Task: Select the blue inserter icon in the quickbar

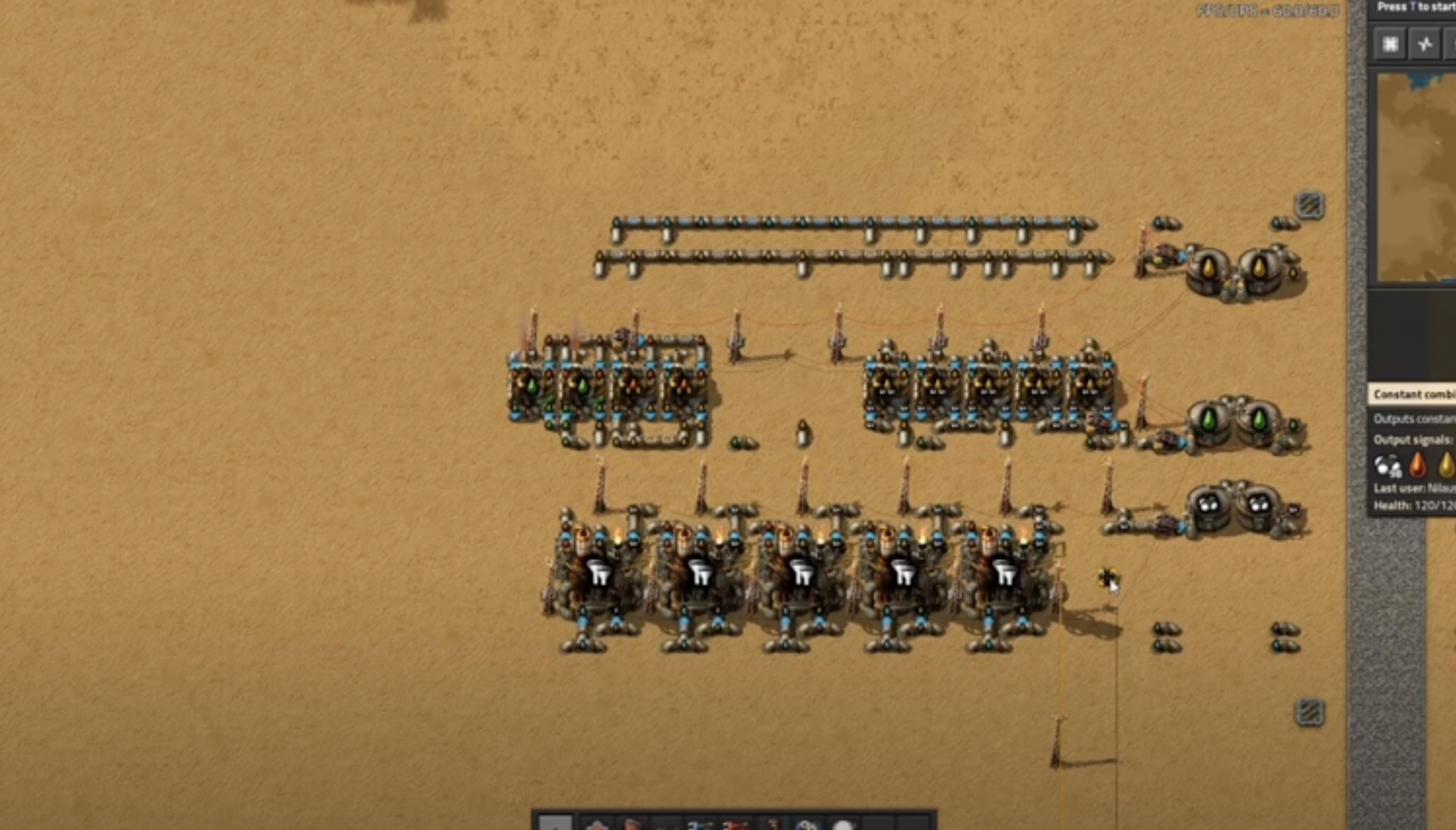Action: click(x=701, y=824)
